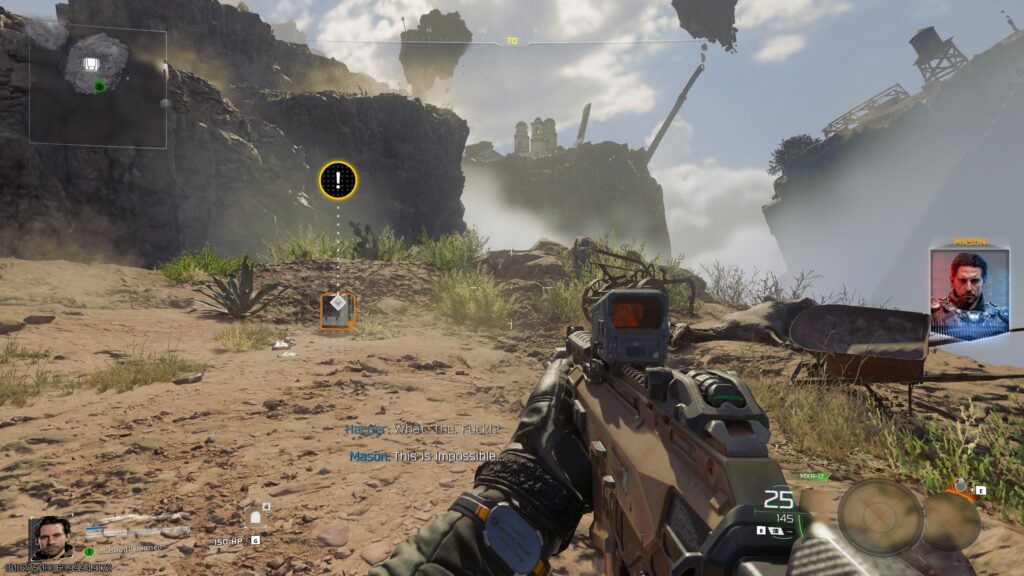This screenshot has height=576, width=1024.
Task: Use the armor plate item slot
Action: (255, 518)
